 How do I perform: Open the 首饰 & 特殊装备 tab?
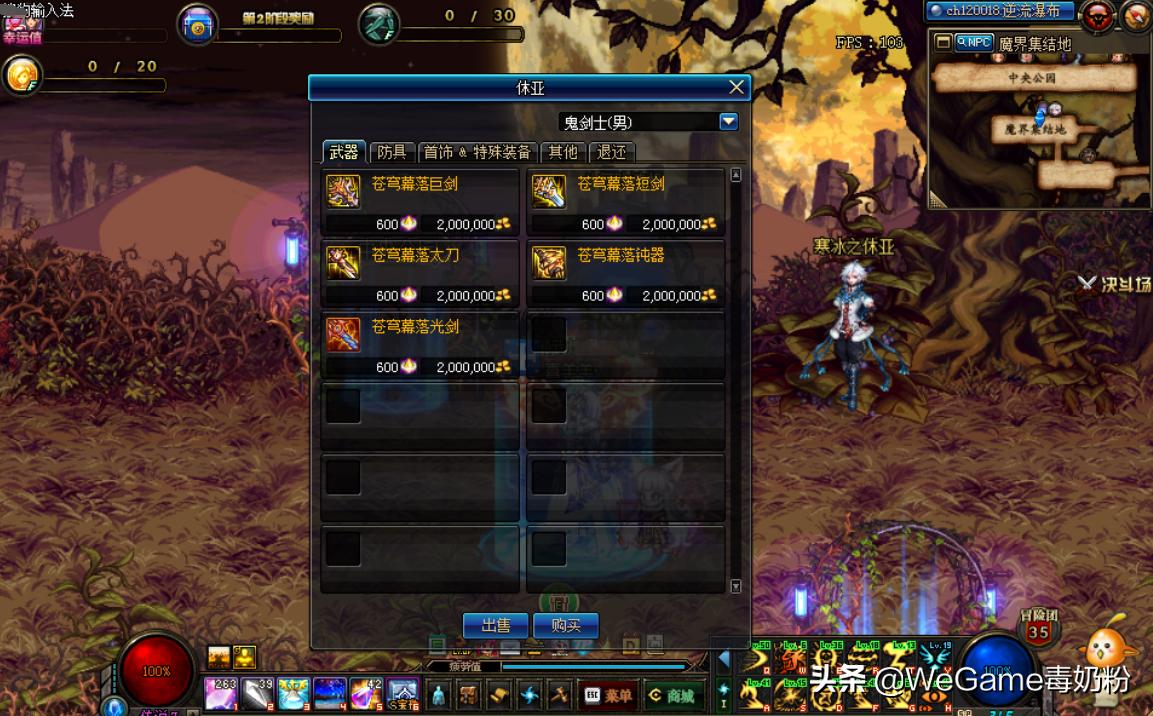pyautogui.click(x=476, y=152)
